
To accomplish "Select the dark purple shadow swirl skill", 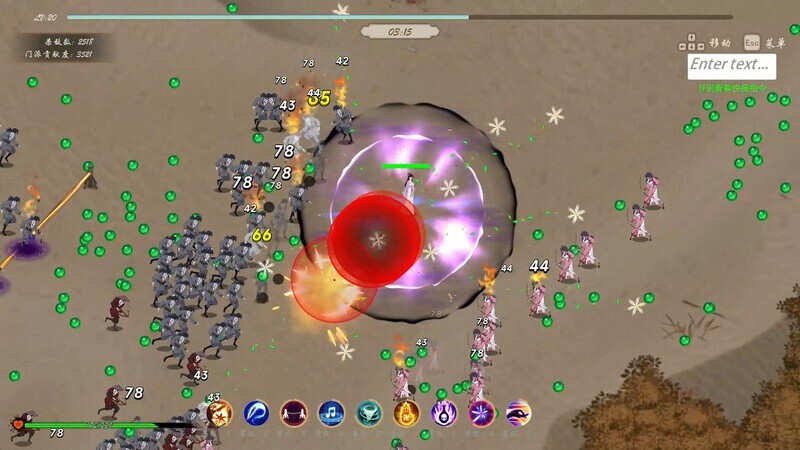I will (x=518, y=411).
